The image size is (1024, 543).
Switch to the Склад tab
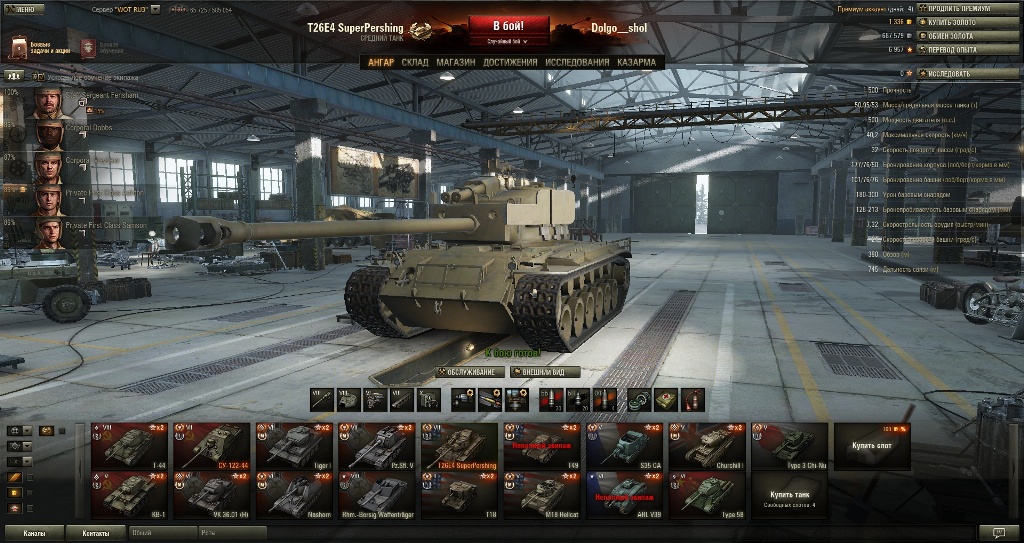coord(415,62)
